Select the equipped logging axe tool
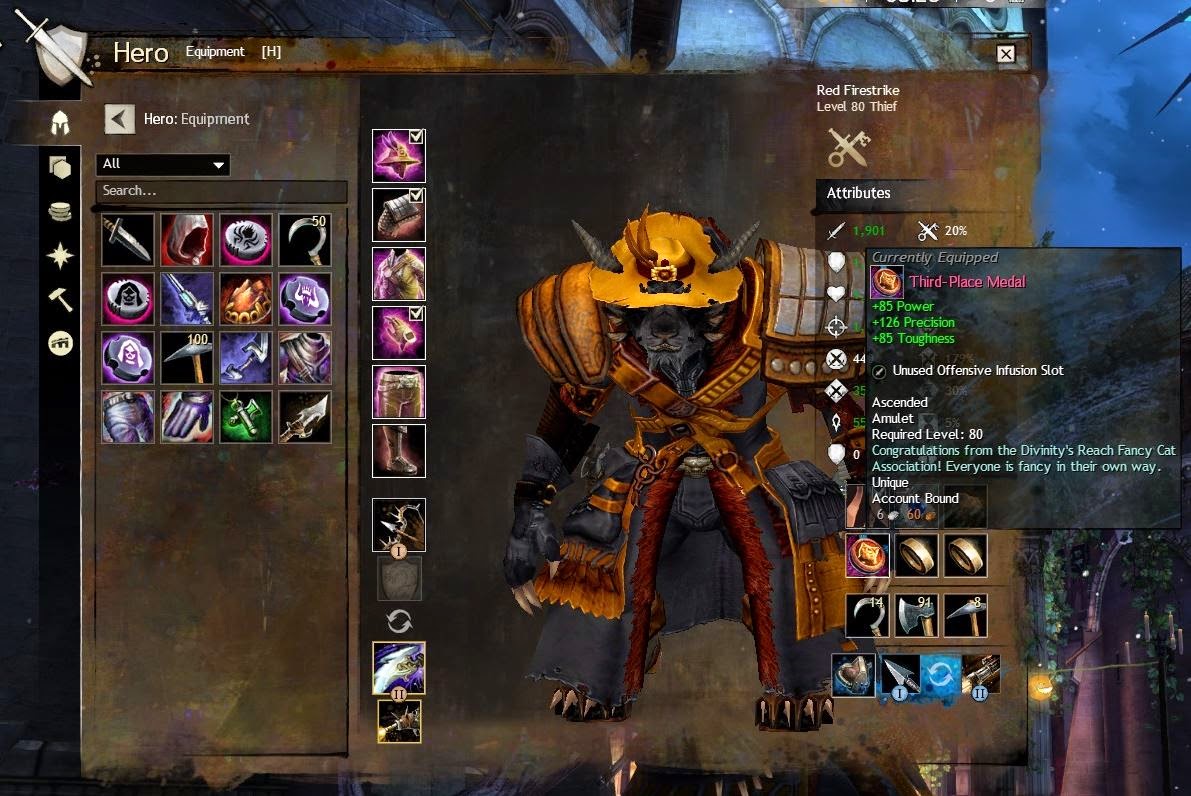 pyautogui.click(x=916, y=615)
